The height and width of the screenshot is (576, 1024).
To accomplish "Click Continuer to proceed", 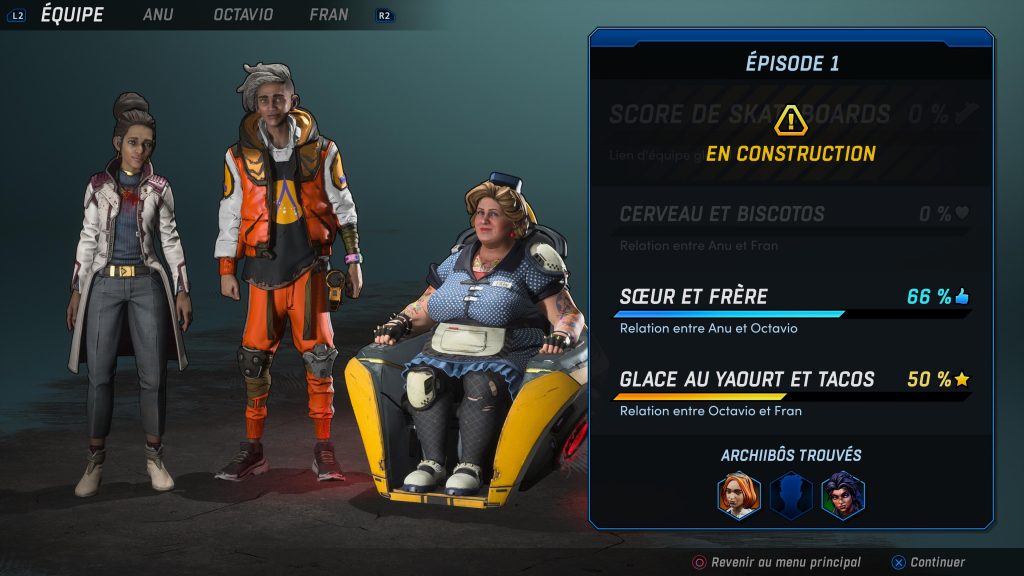I will [x=928, y=562].
